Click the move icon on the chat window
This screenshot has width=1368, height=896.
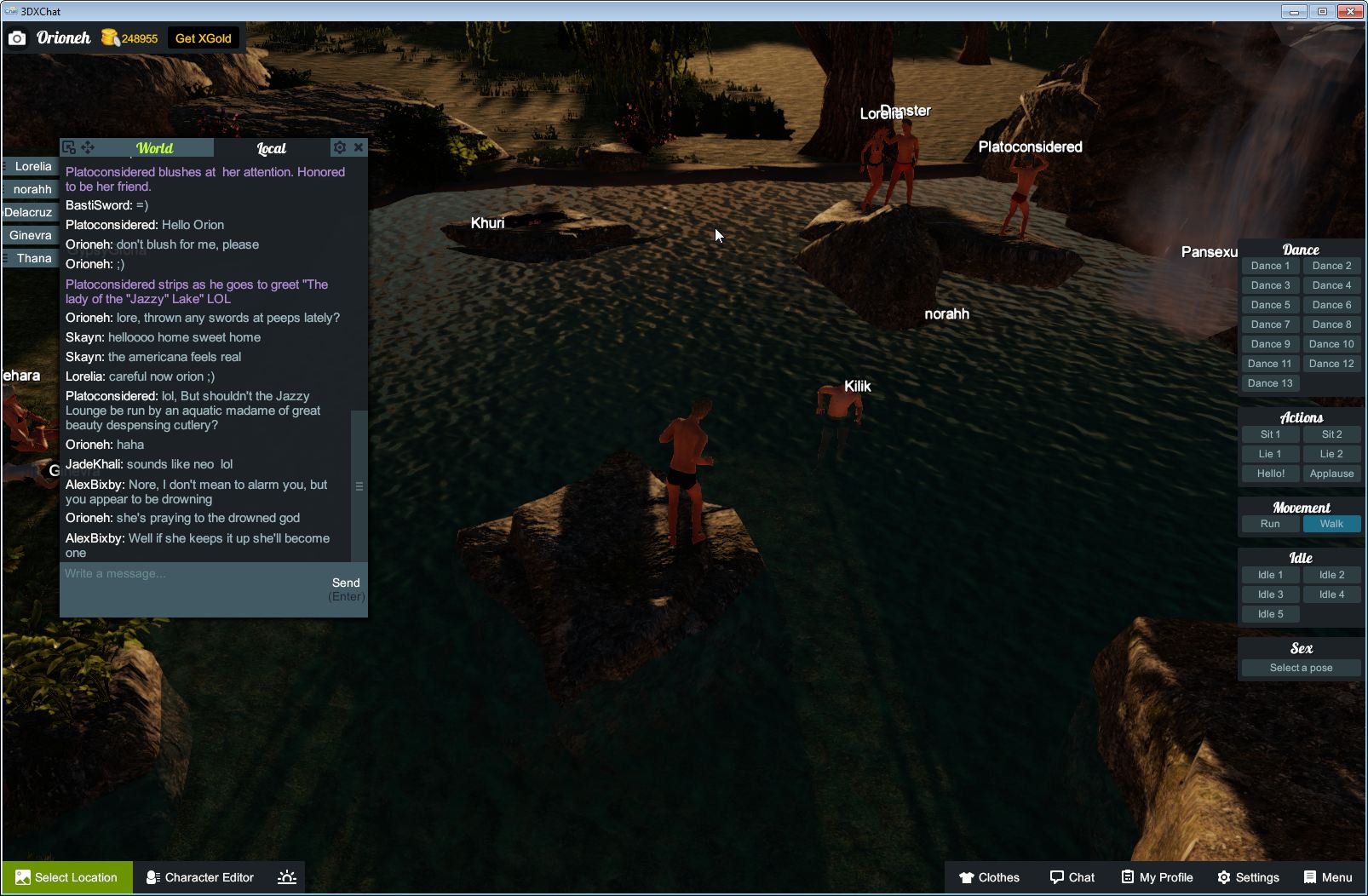pos(89,146)
